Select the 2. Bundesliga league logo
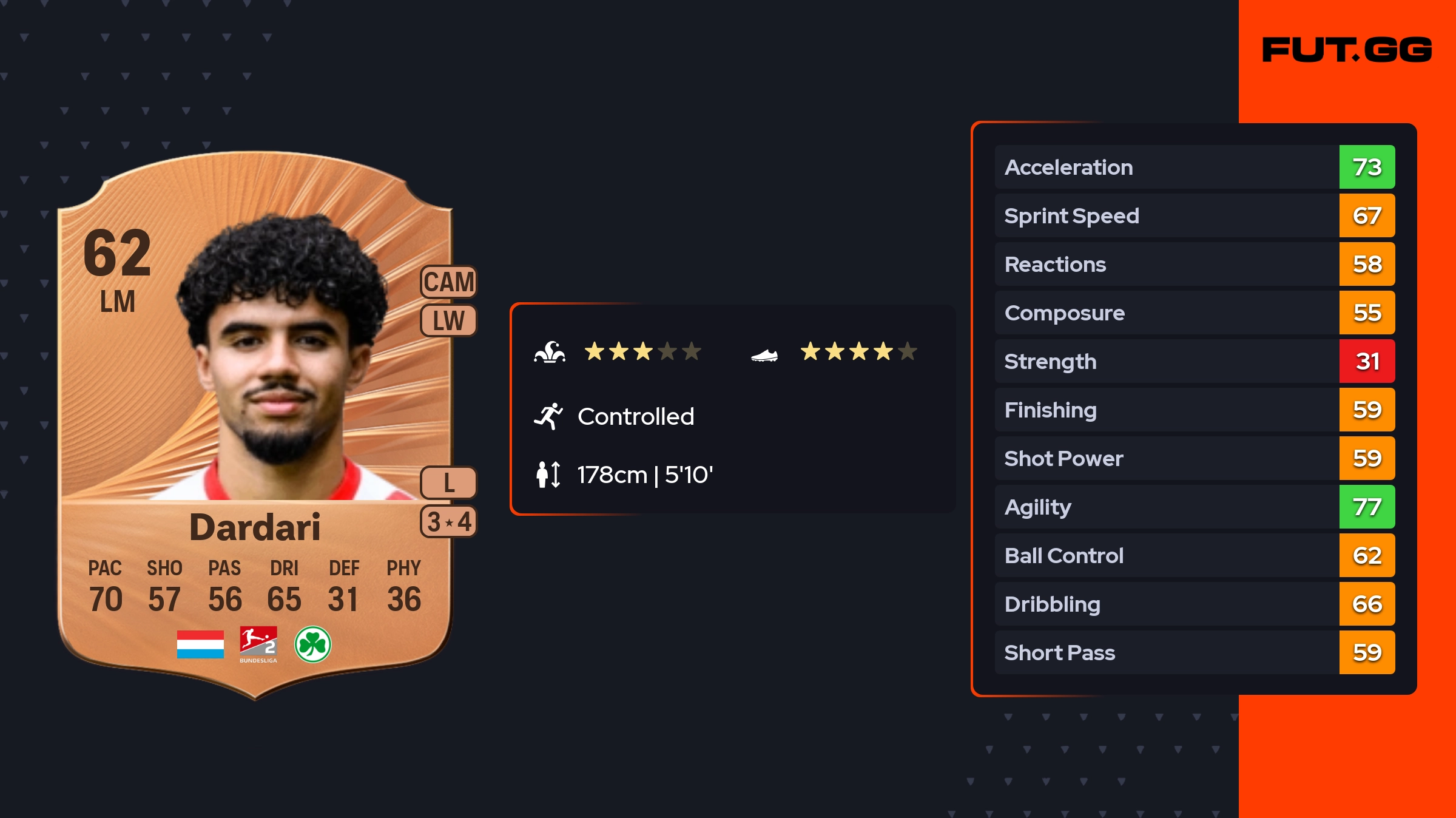 [258, 644]
